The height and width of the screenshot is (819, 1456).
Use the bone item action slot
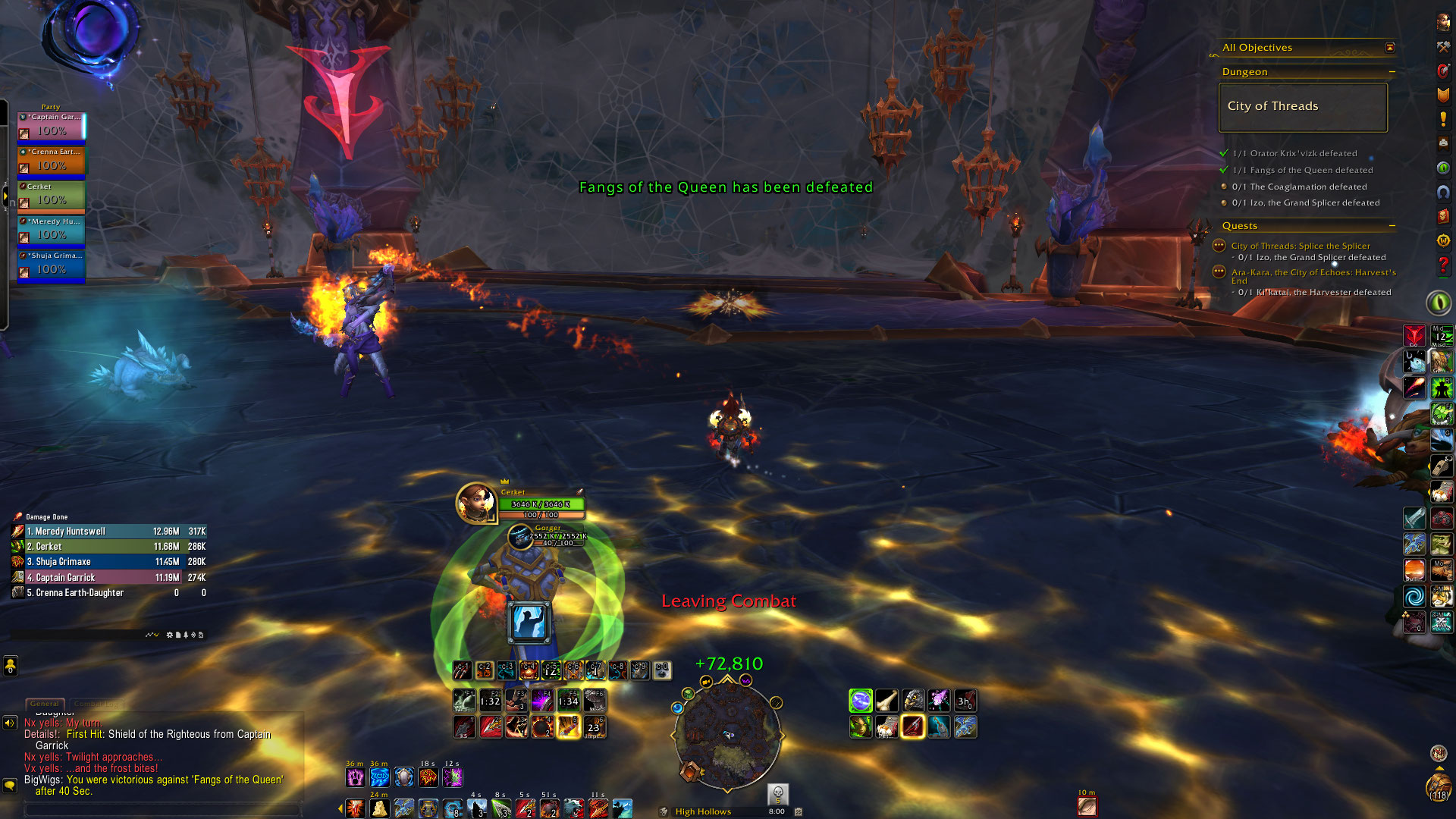pyautogui.click(x=886, y=701)
